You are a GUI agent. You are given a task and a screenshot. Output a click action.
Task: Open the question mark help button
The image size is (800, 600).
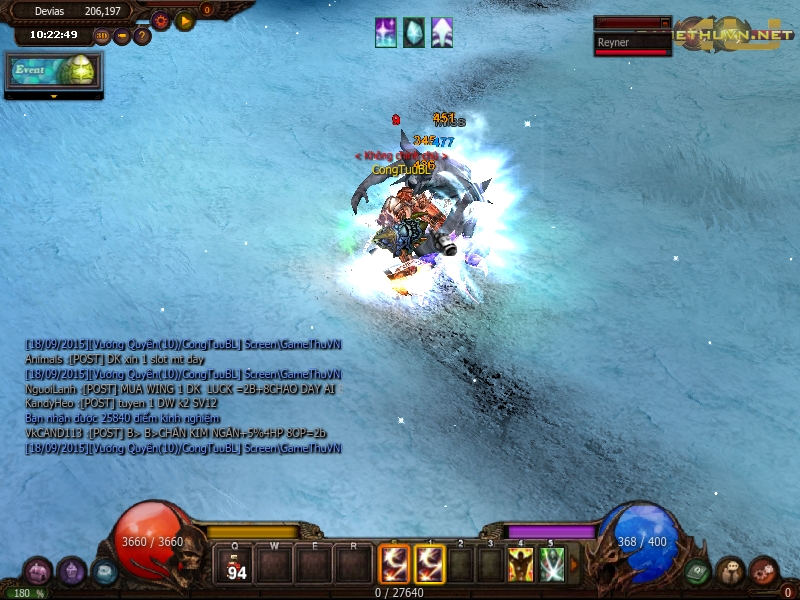tap(142, 36)
